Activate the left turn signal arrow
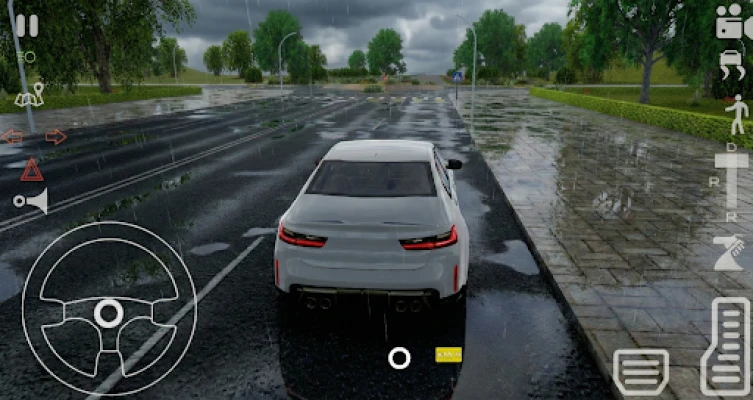Image resolution: width=753 pixels, height=400 pixels. (x=12, y=137)
